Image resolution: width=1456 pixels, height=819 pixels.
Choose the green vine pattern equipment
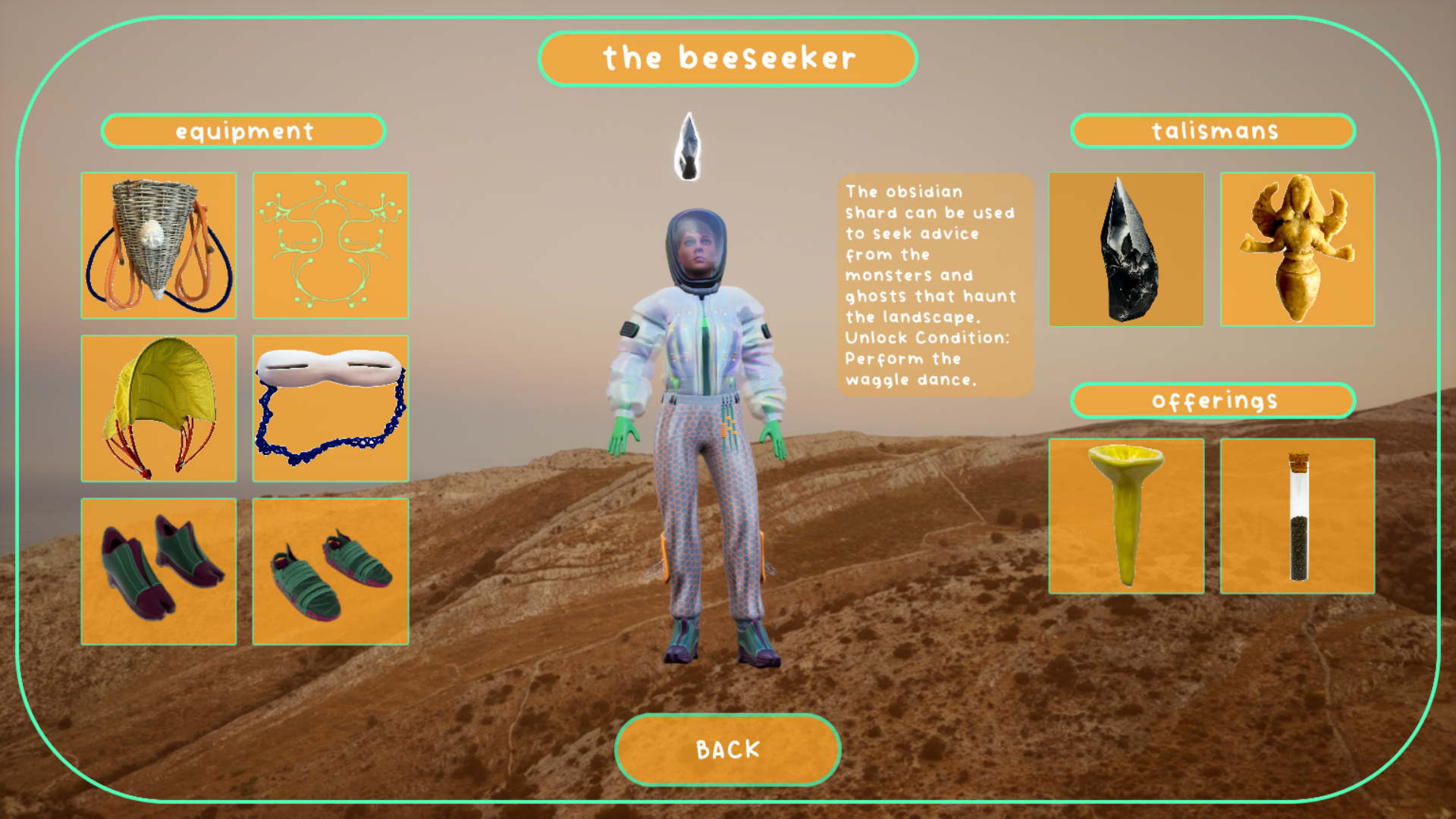pyautogui.click(x=330, y=246)
